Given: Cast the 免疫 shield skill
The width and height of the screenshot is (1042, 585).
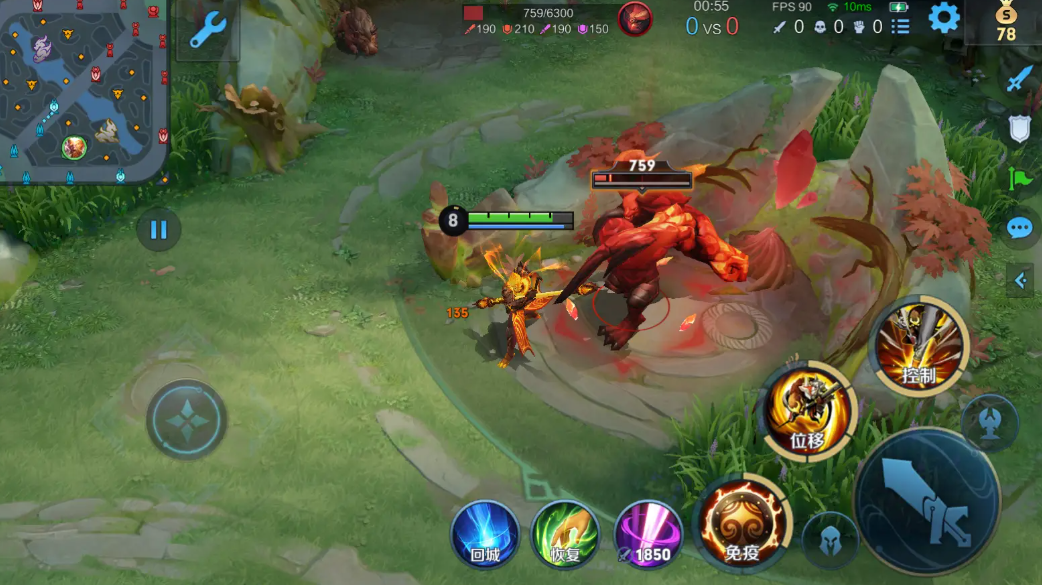Looking at the screenshot, I should tap(741, 524).
